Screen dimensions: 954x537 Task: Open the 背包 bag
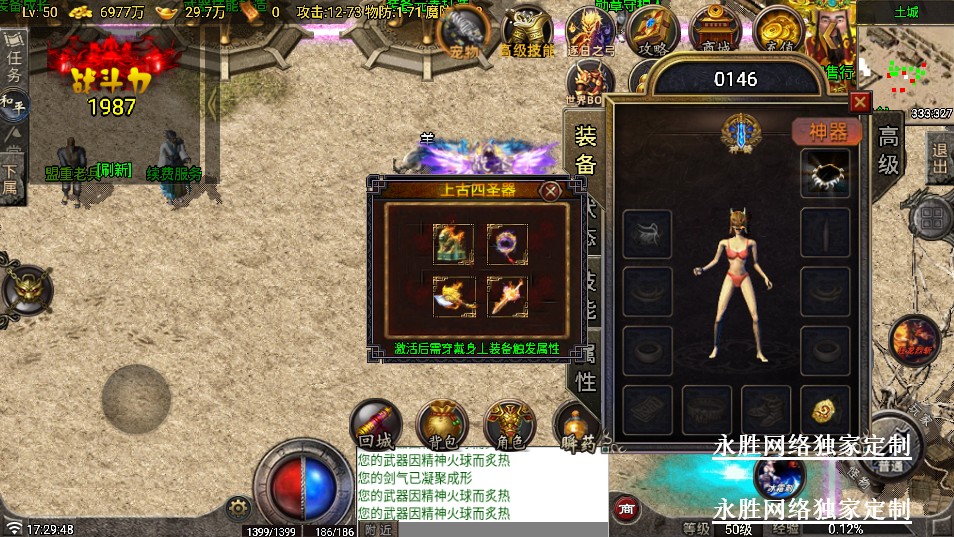pyautogui.click(x=440, y=422)
